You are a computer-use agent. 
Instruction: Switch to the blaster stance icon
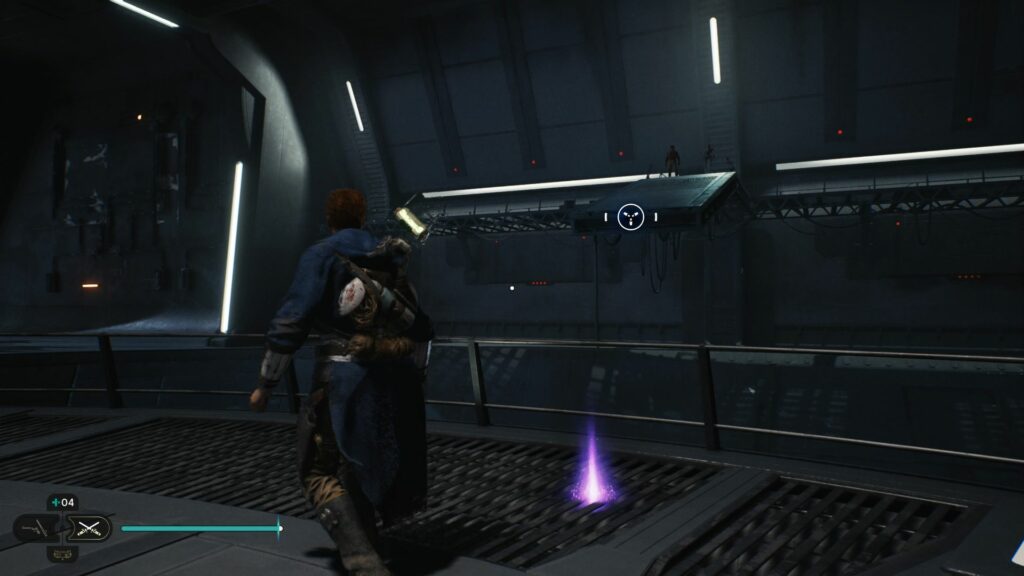35,528
